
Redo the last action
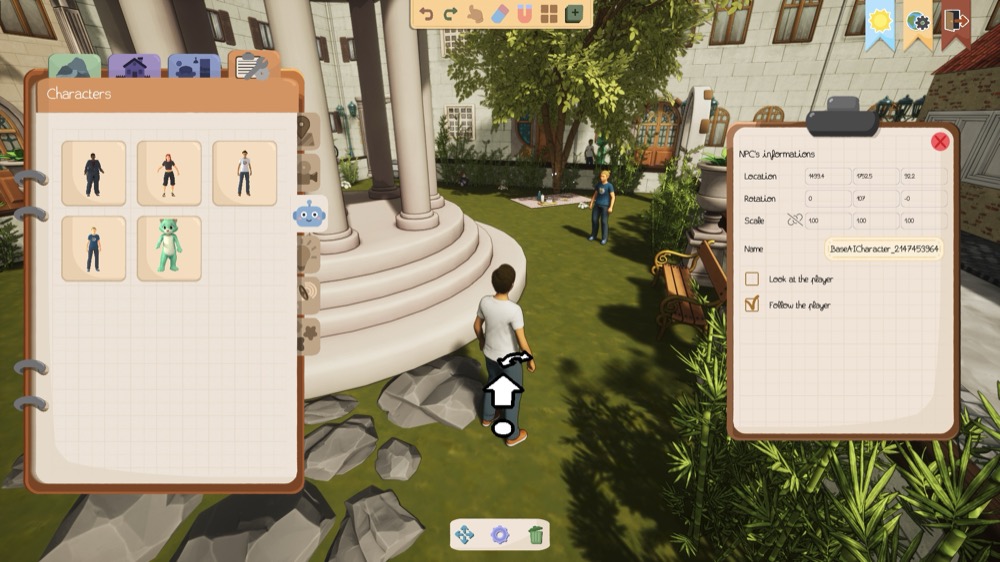click(x=450, y=14)
